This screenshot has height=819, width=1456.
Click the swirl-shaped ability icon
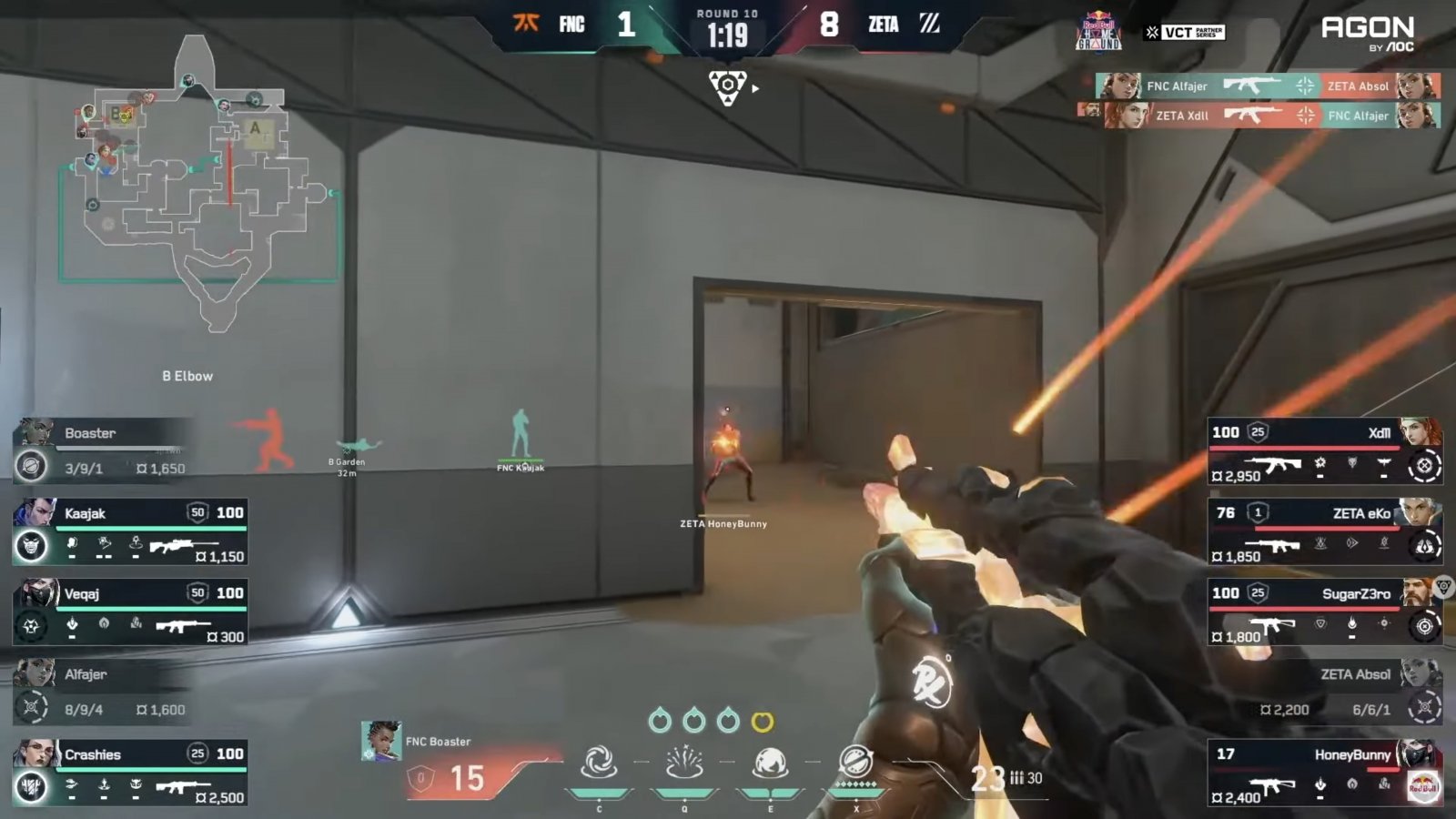599,763
